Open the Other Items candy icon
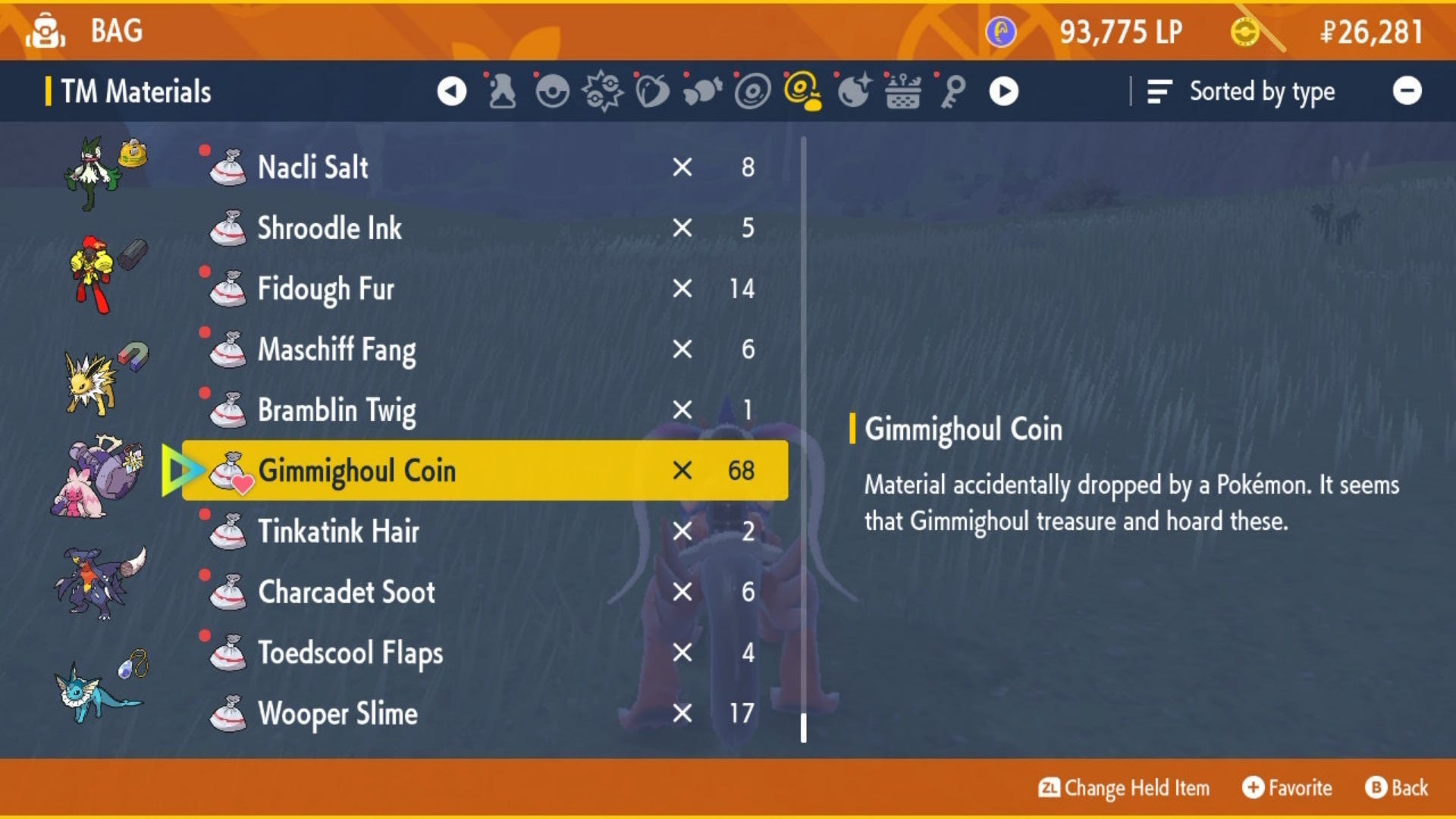The height and width of the screenshot is (819, 1456). [x=704, y=91]
